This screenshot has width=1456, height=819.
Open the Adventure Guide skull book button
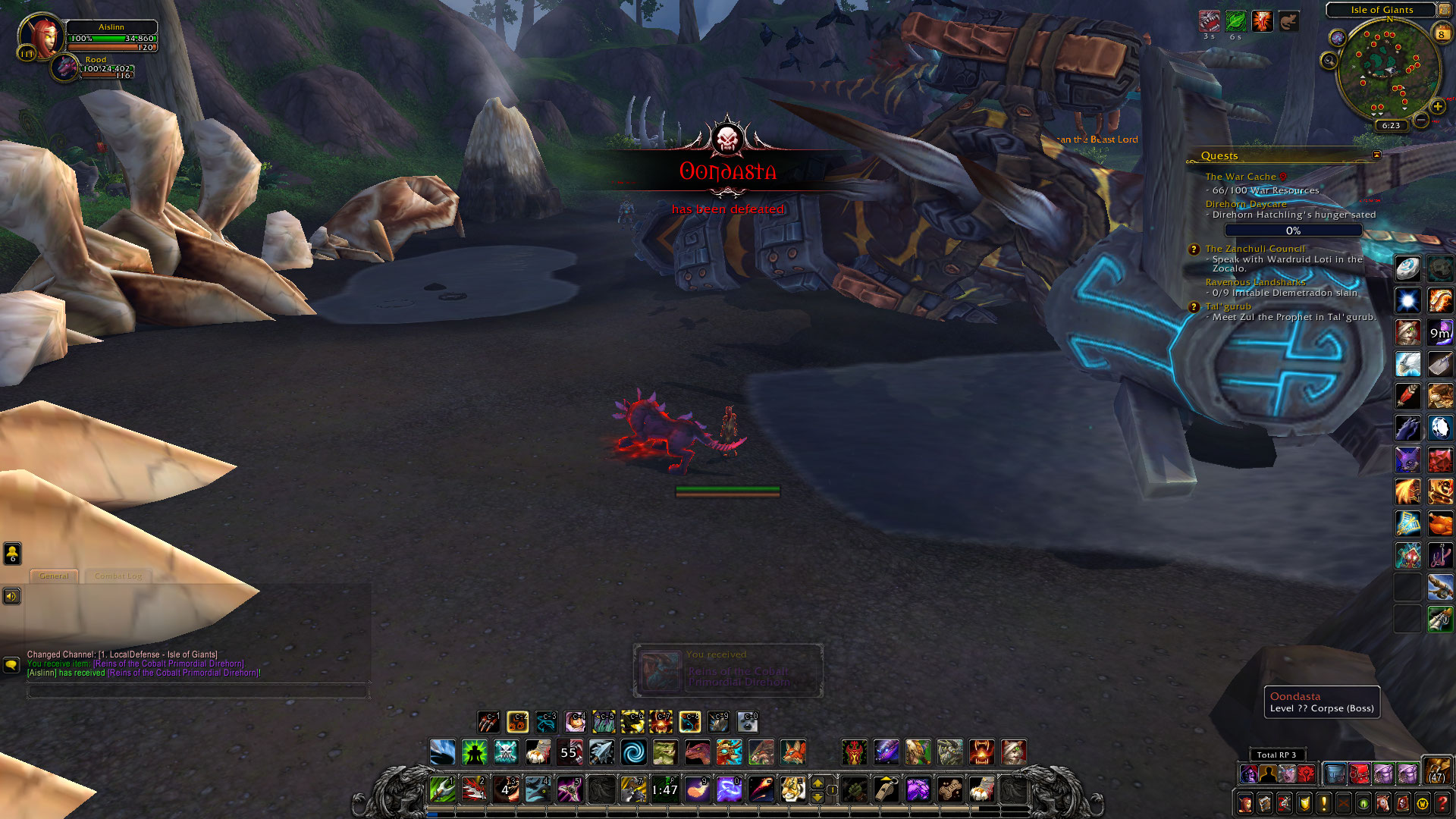click(1403, 803)
